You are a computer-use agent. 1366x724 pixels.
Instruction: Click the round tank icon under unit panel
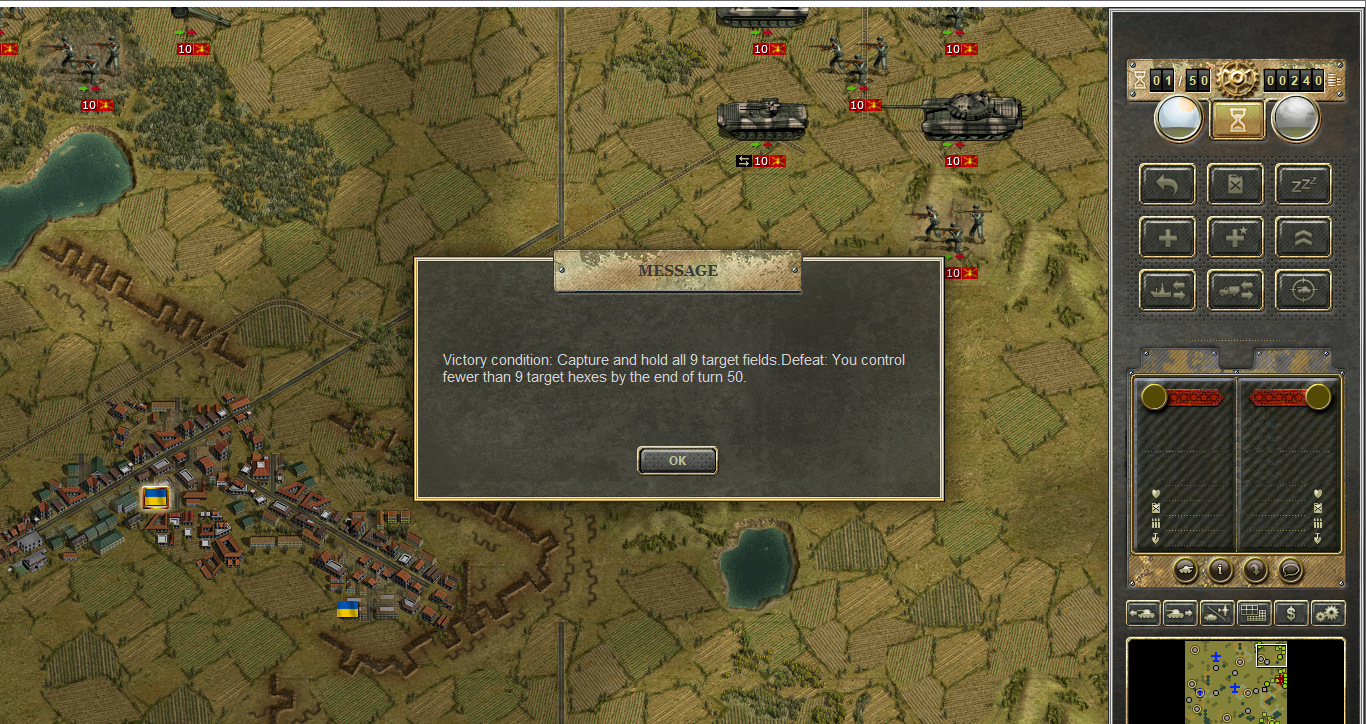[1184, 569]
